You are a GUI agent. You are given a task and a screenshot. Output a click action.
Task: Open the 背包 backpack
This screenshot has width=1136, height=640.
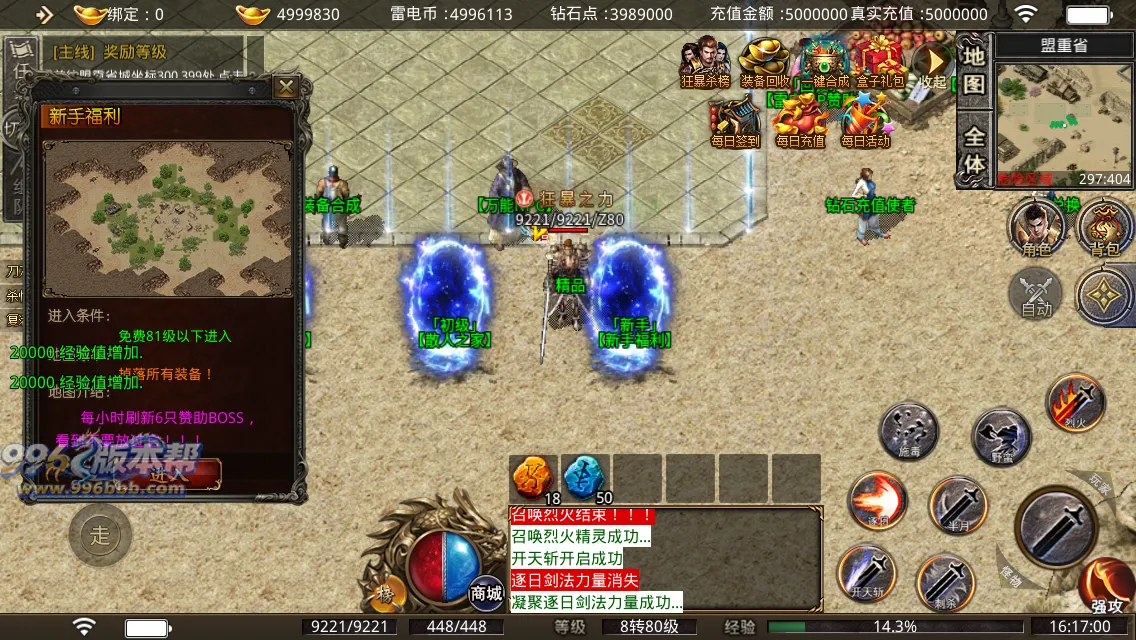1105,227
